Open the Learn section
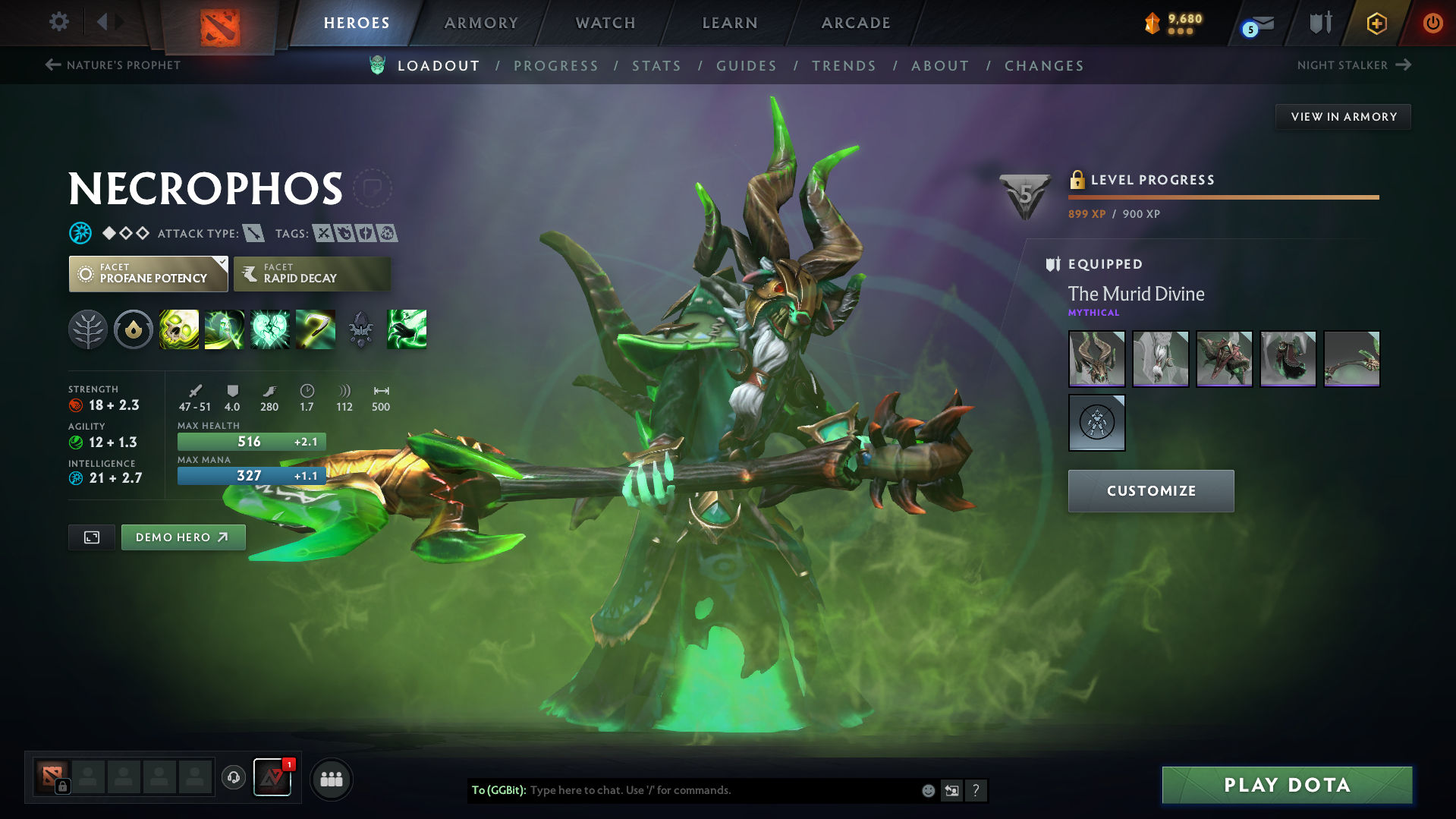 click(x=730, y=23)
